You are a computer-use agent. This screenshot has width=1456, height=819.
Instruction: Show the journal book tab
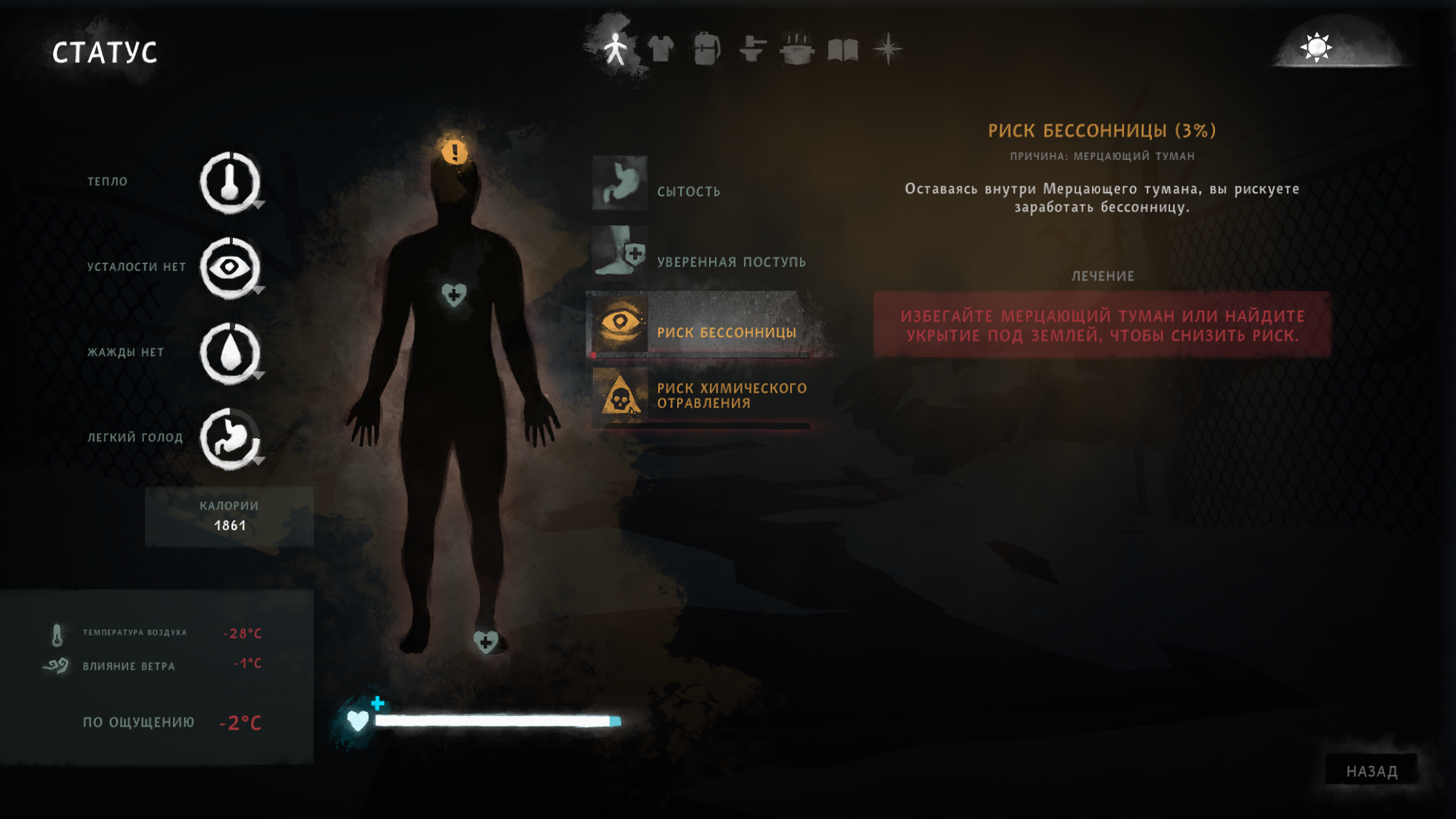[x=843, y=49]
